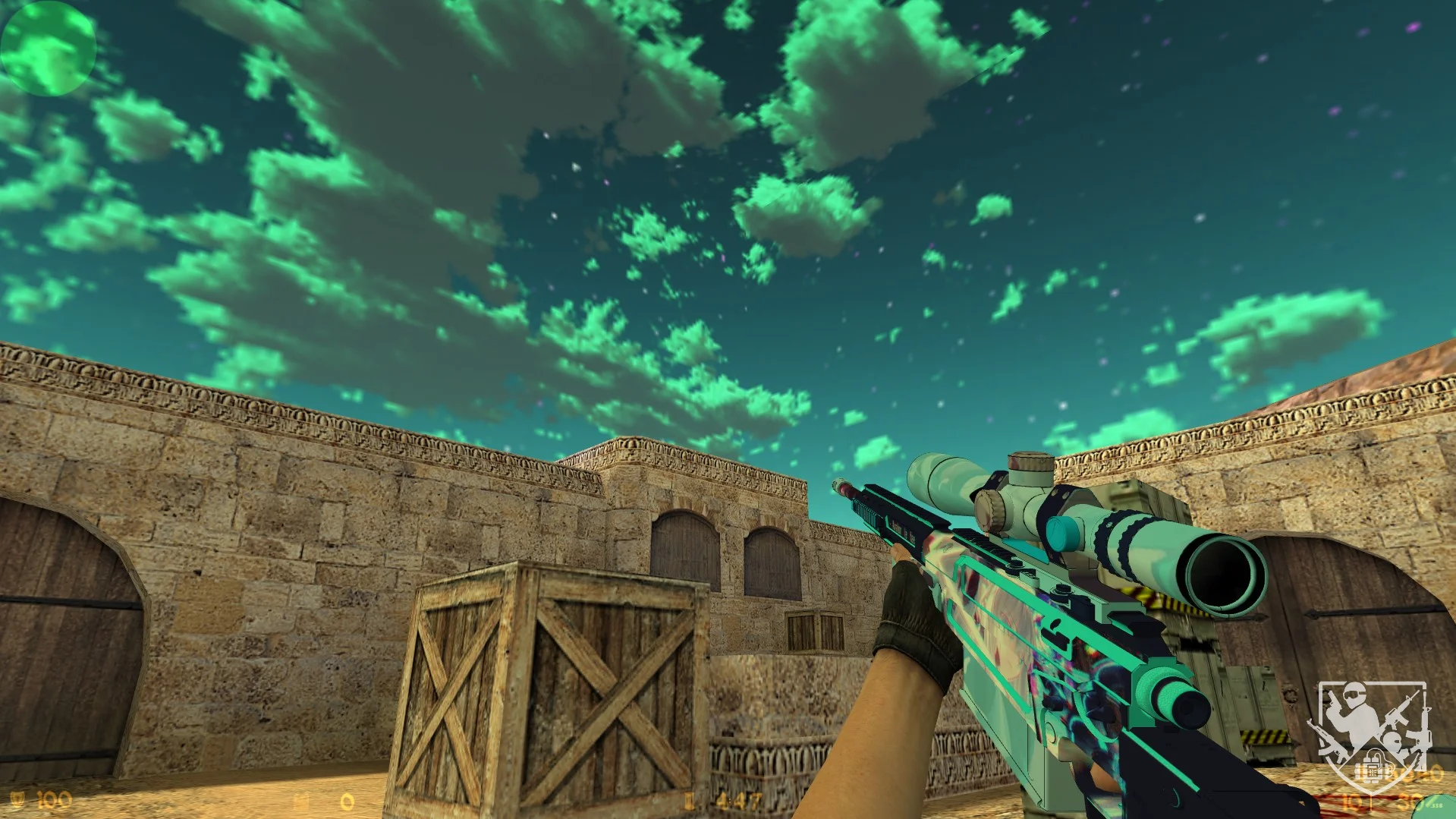
Task: Click the circular green radar
Action: [49, 47]
